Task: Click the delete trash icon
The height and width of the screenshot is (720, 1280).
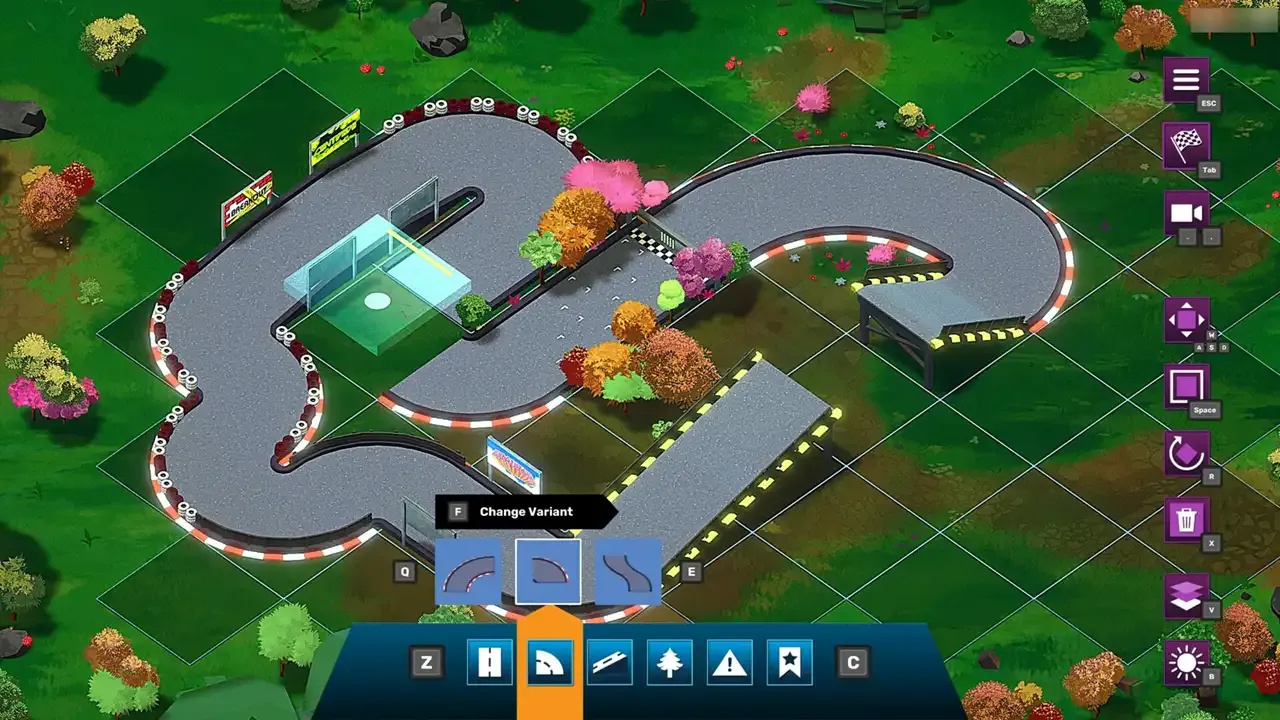Action: [x=1186, y=519]
